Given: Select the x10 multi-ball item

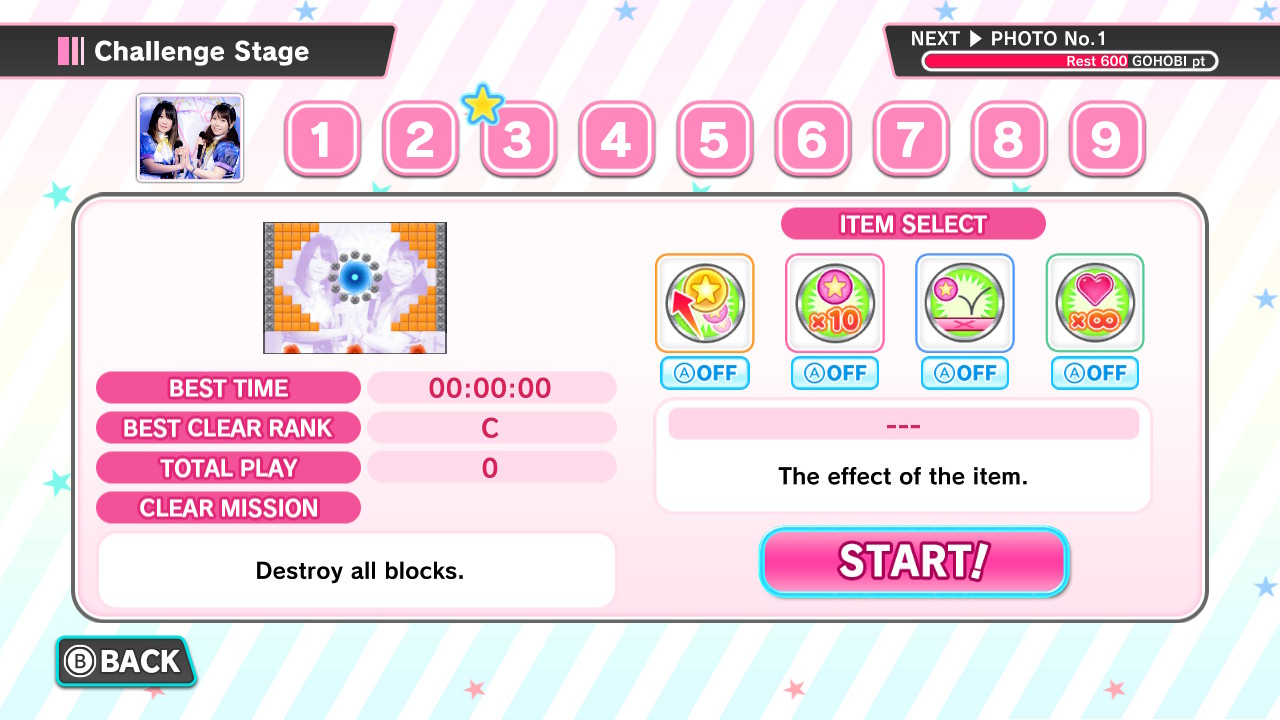Looking at the screenshot, I should tap(834, 302).
